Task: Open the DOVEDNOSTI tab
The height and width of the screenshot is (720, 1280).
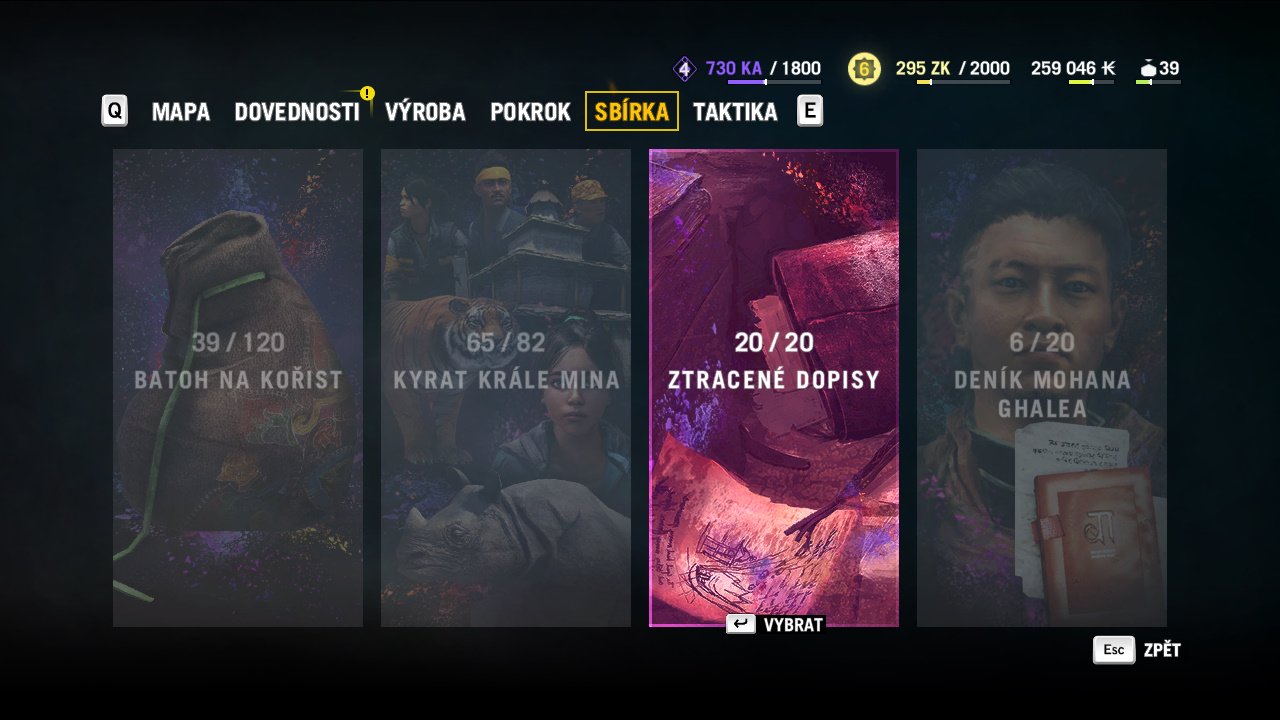Action: tap(297, 111)
